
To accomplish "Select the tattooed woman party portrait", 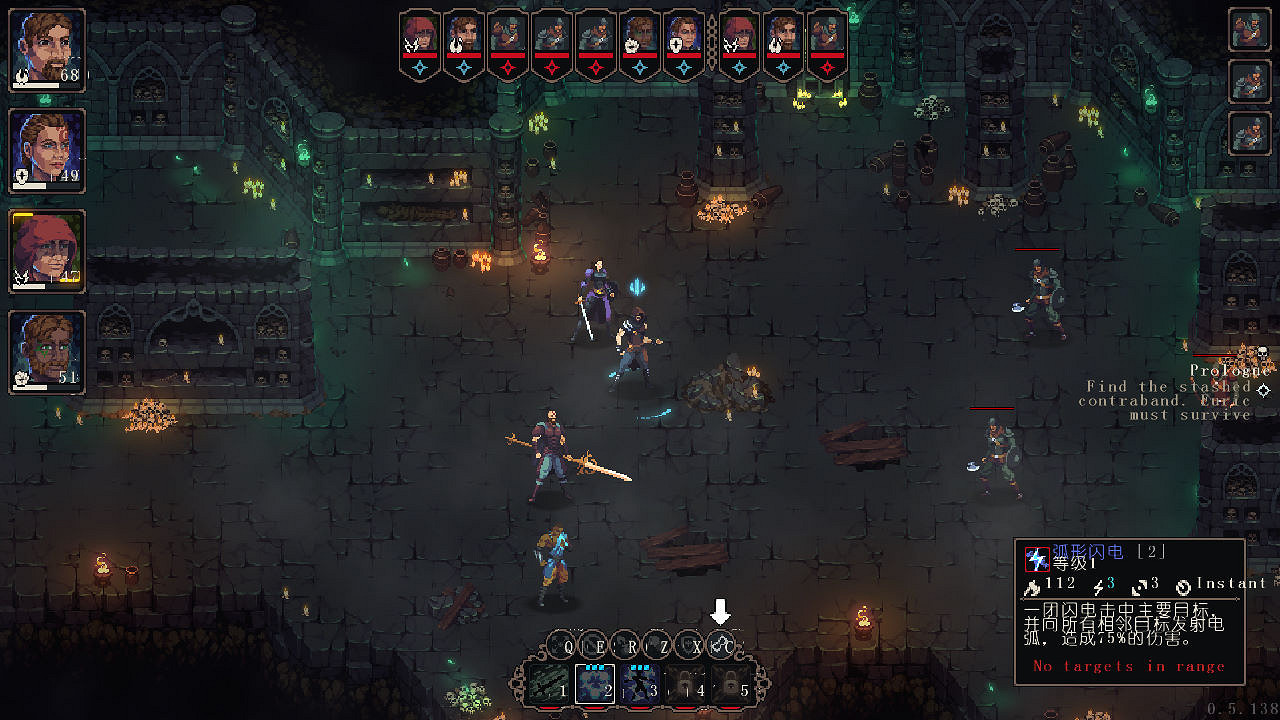I will (x=47, y=150).
